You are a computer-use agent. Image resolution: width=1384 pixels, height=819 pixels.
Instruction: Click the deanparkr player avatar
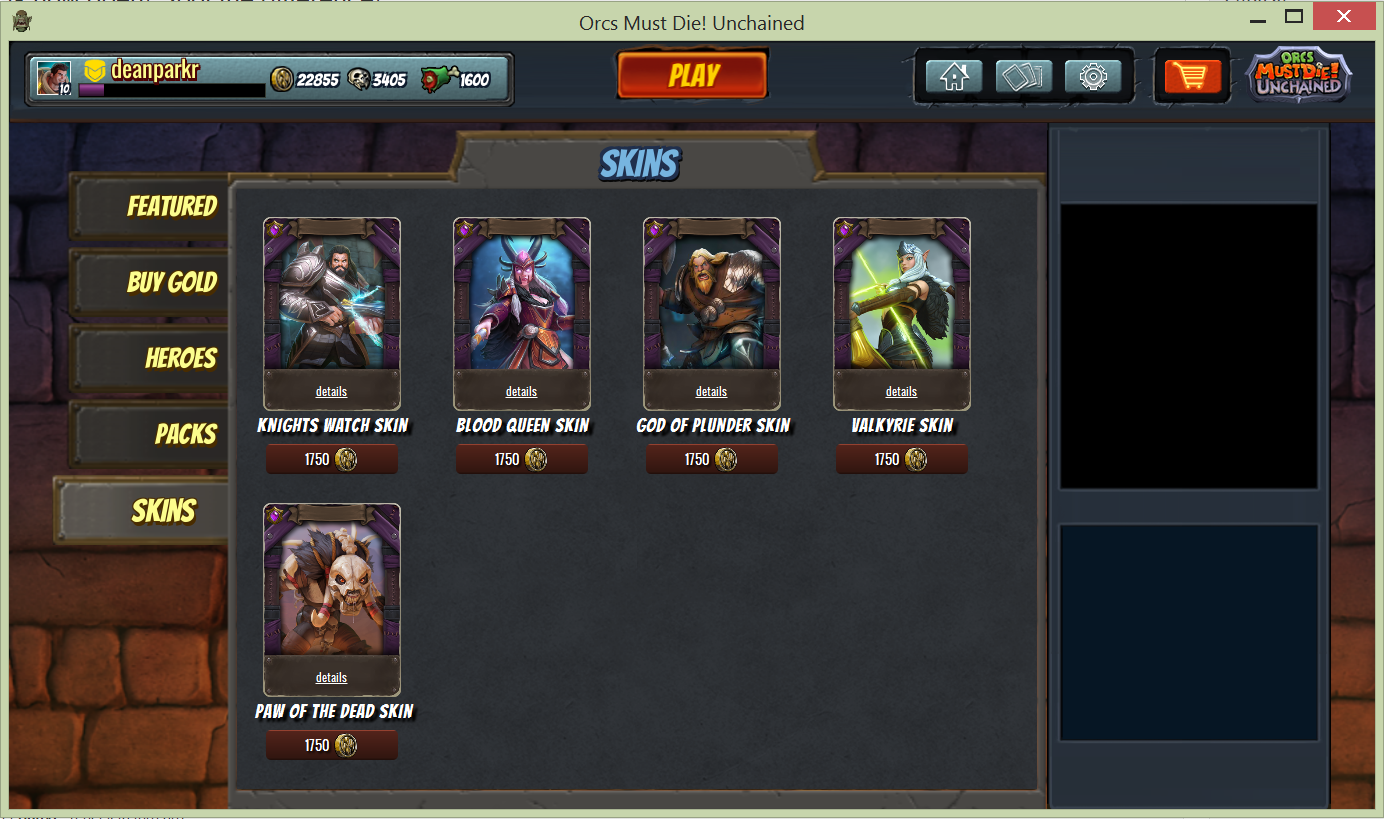coord(53,78)
